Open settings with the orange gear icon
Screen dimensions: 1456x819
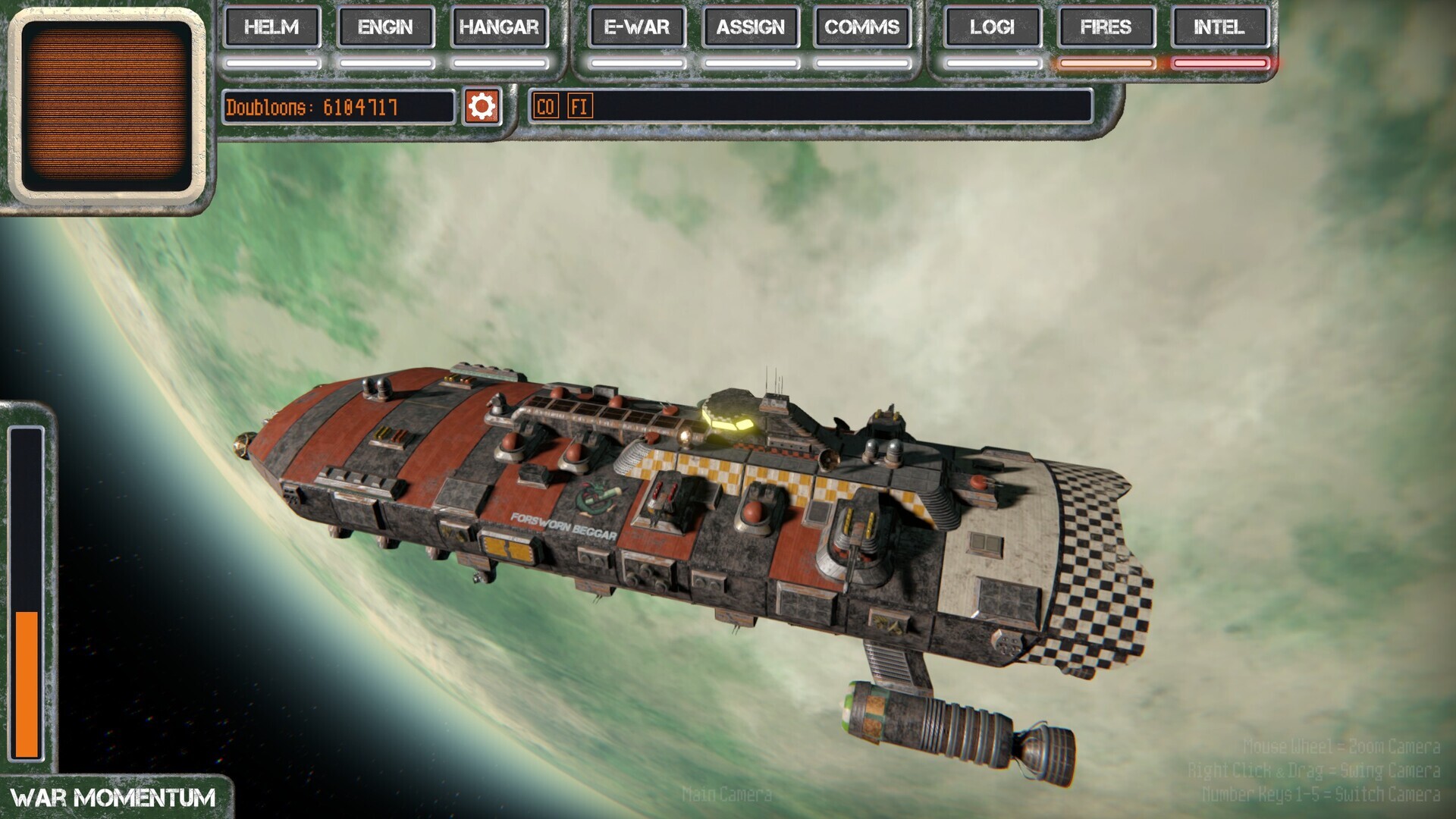click(482, 106)
